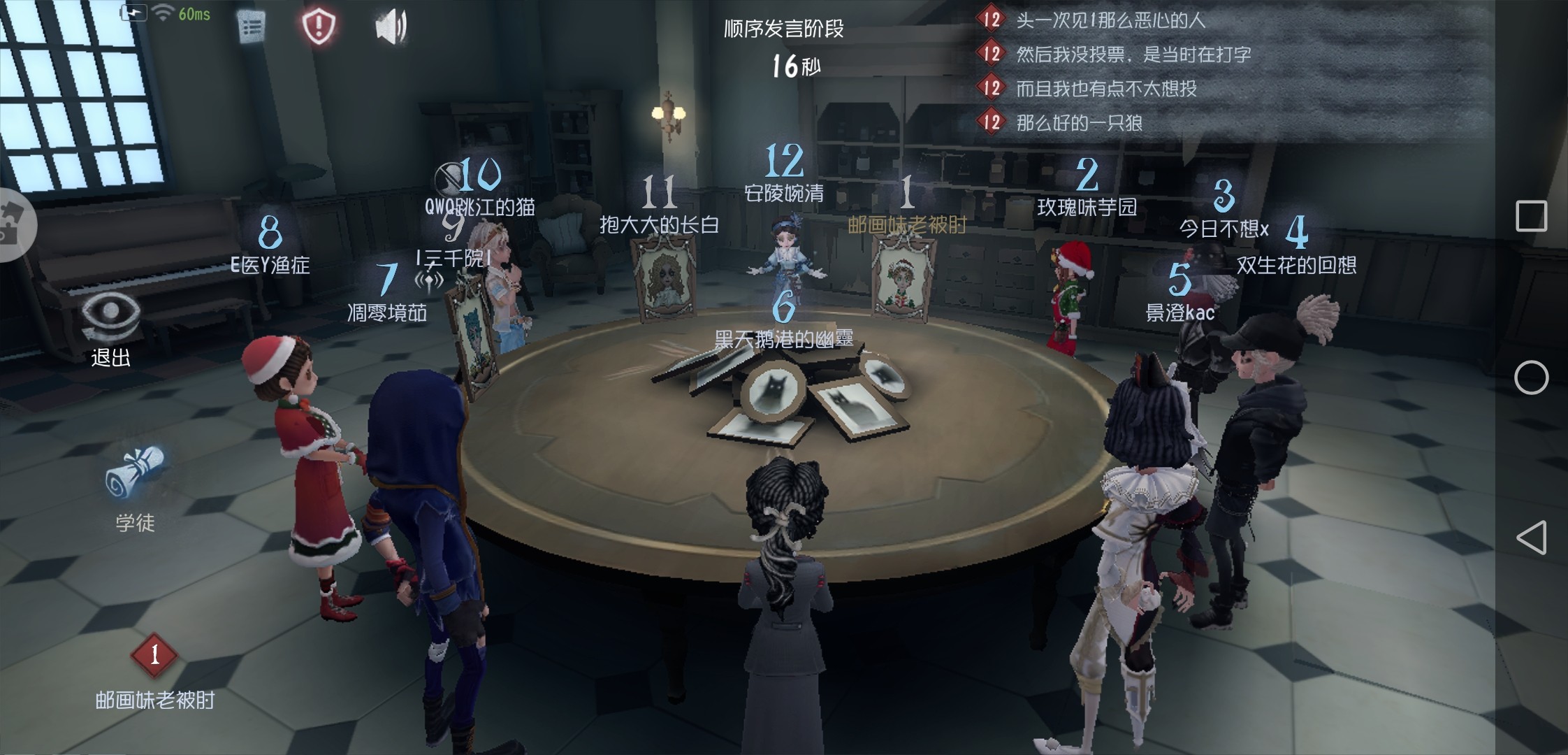1568x755 pixels.
Task: Select player 3 今日不想x name tag
Action: coord(1224,228)
